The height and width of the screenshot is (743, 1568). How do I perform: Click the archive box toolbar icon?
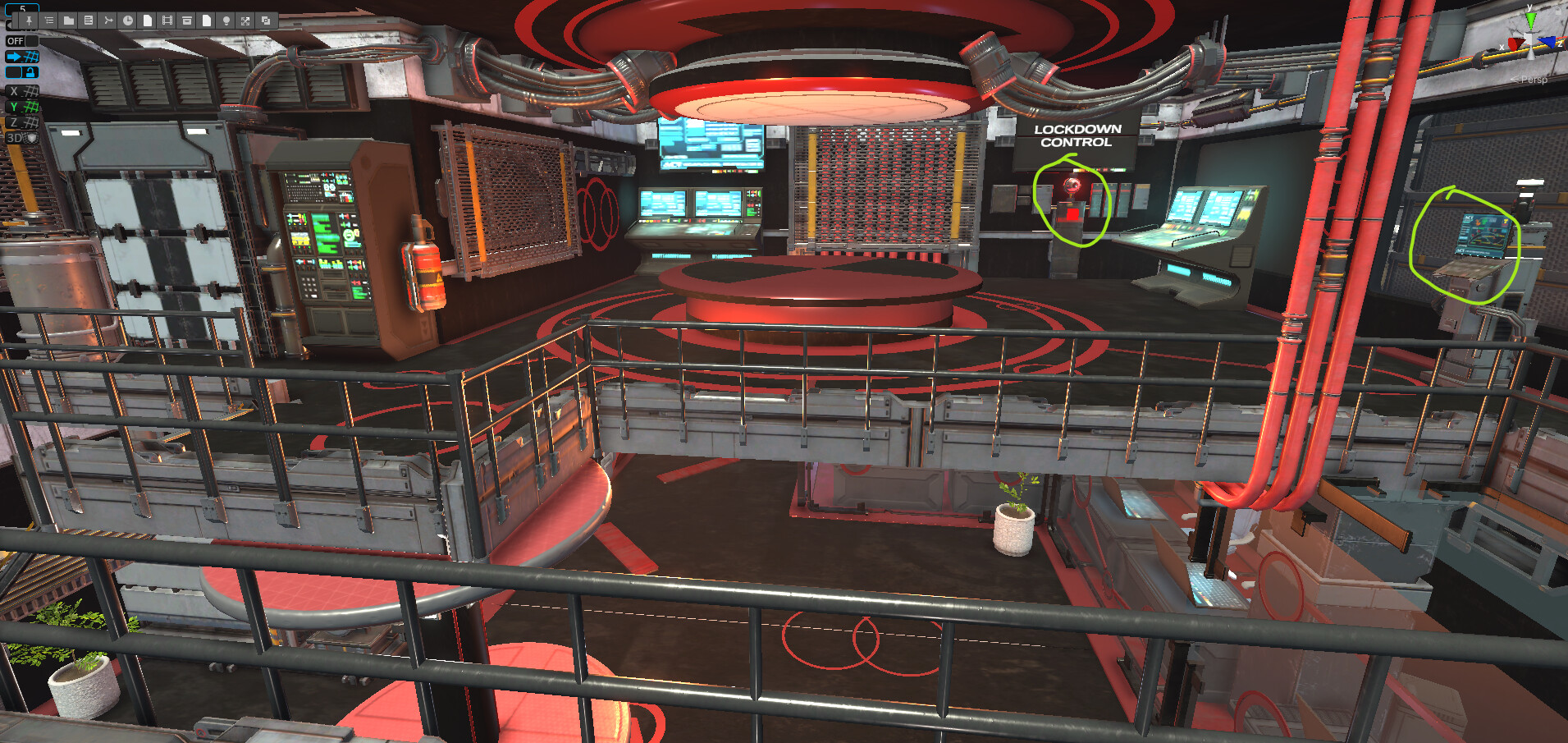click(x=187, y=21)
